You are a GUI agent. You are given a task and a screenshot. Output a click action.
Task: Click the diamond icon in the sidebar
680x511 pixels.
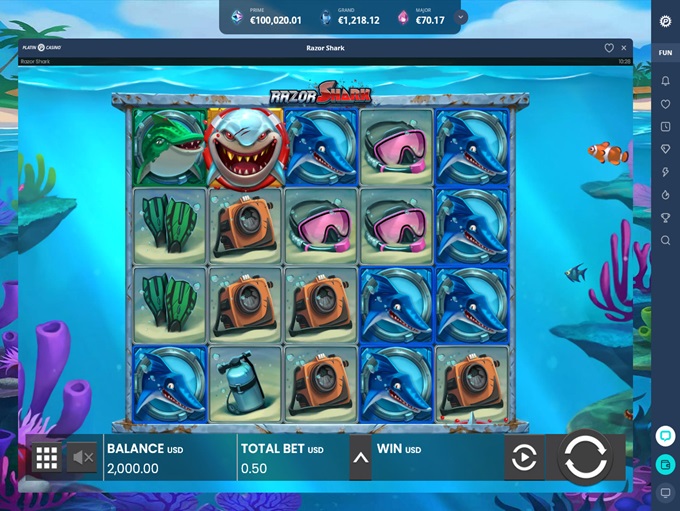pyautogui.click(x=665, y=150)
